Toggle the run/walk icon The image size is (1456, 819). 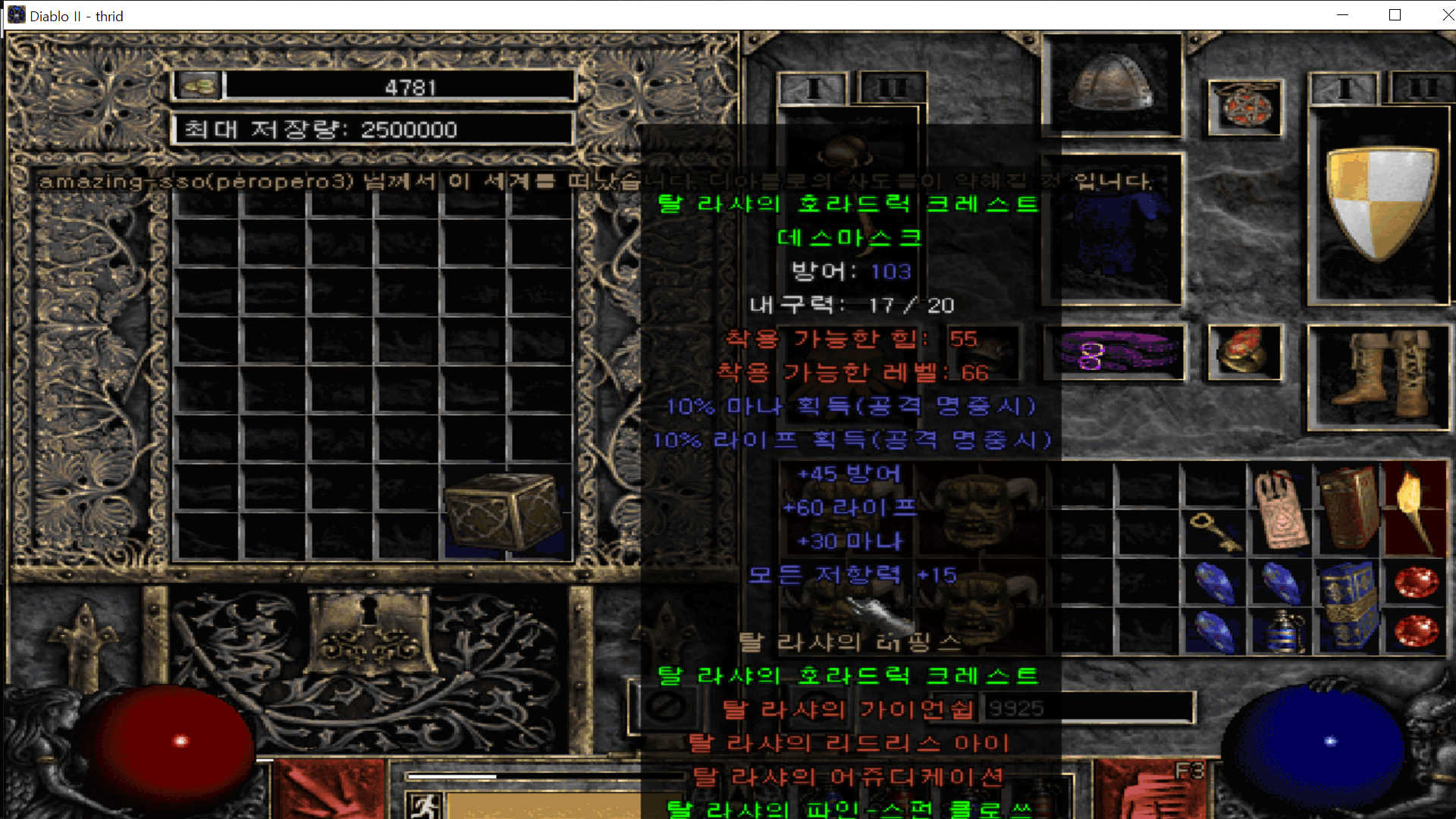(424, 805)
